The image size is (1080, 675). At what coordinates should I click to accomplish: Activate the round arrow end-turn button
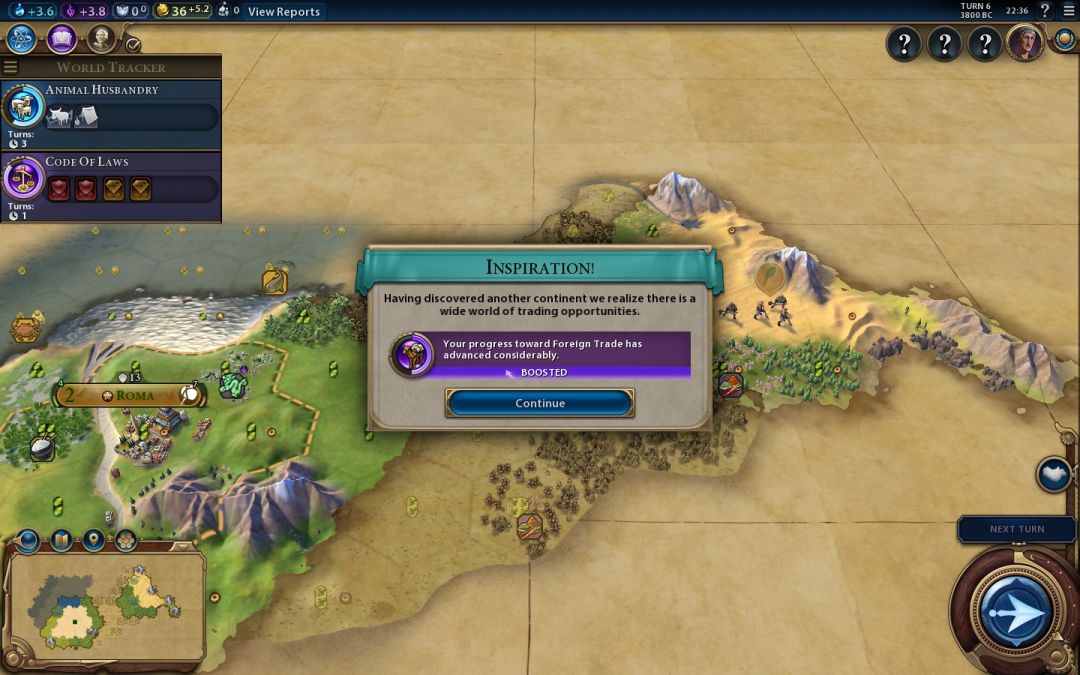click(x=1015, y=611)
